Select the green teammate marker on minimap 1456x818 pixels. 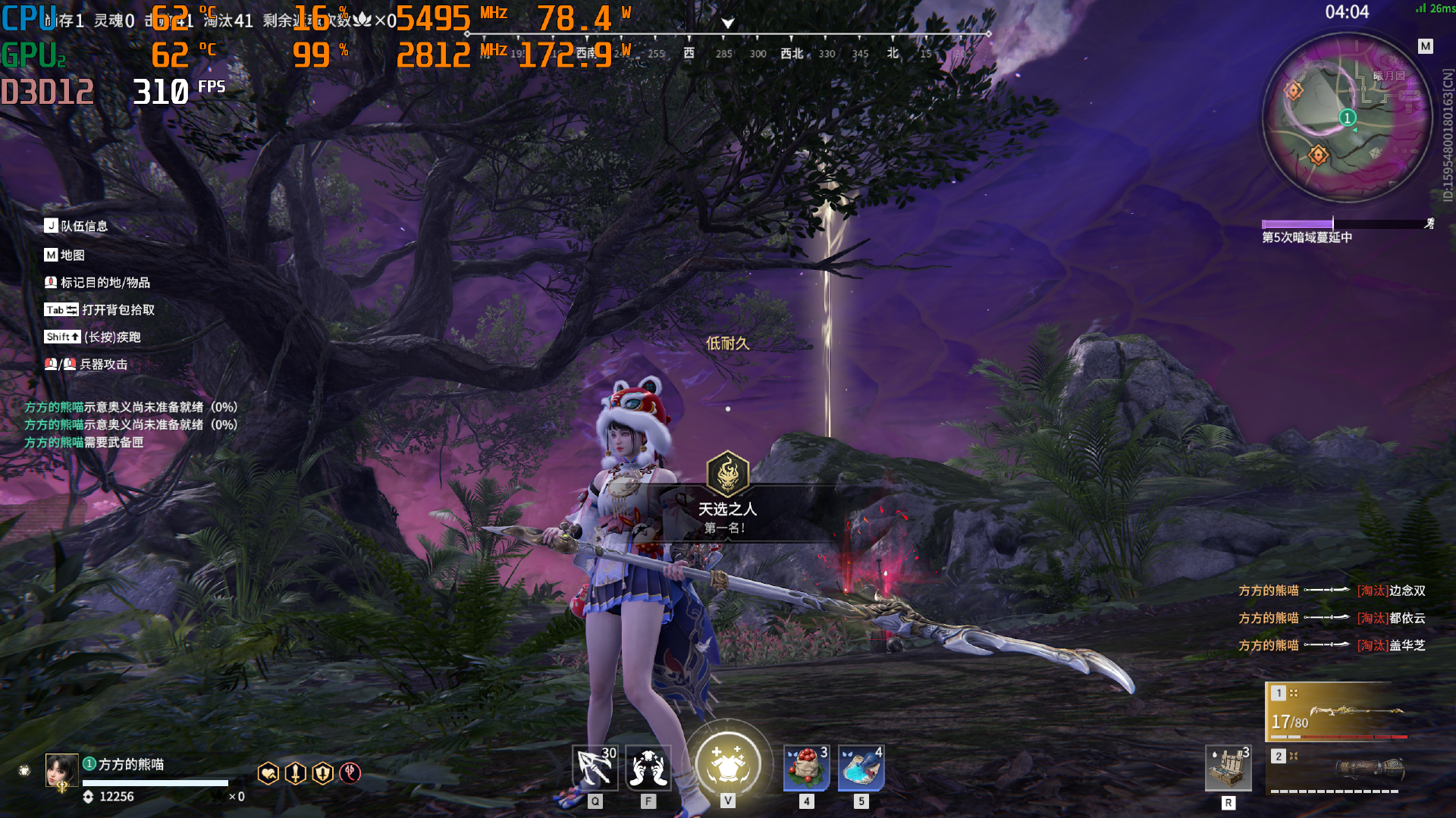click(x=1347, y=118)
